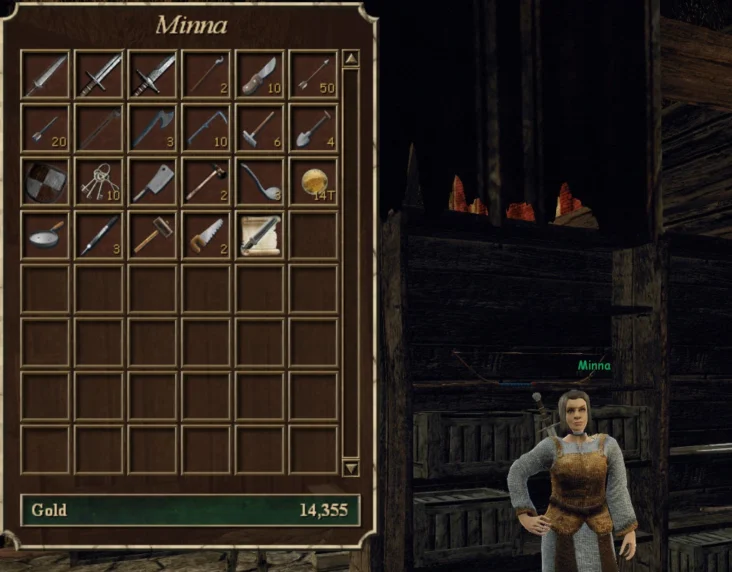This screenshot has width=732, height=572.
Task: Pick the sword blueprint scroll
Action: click(x=259, y=235)
